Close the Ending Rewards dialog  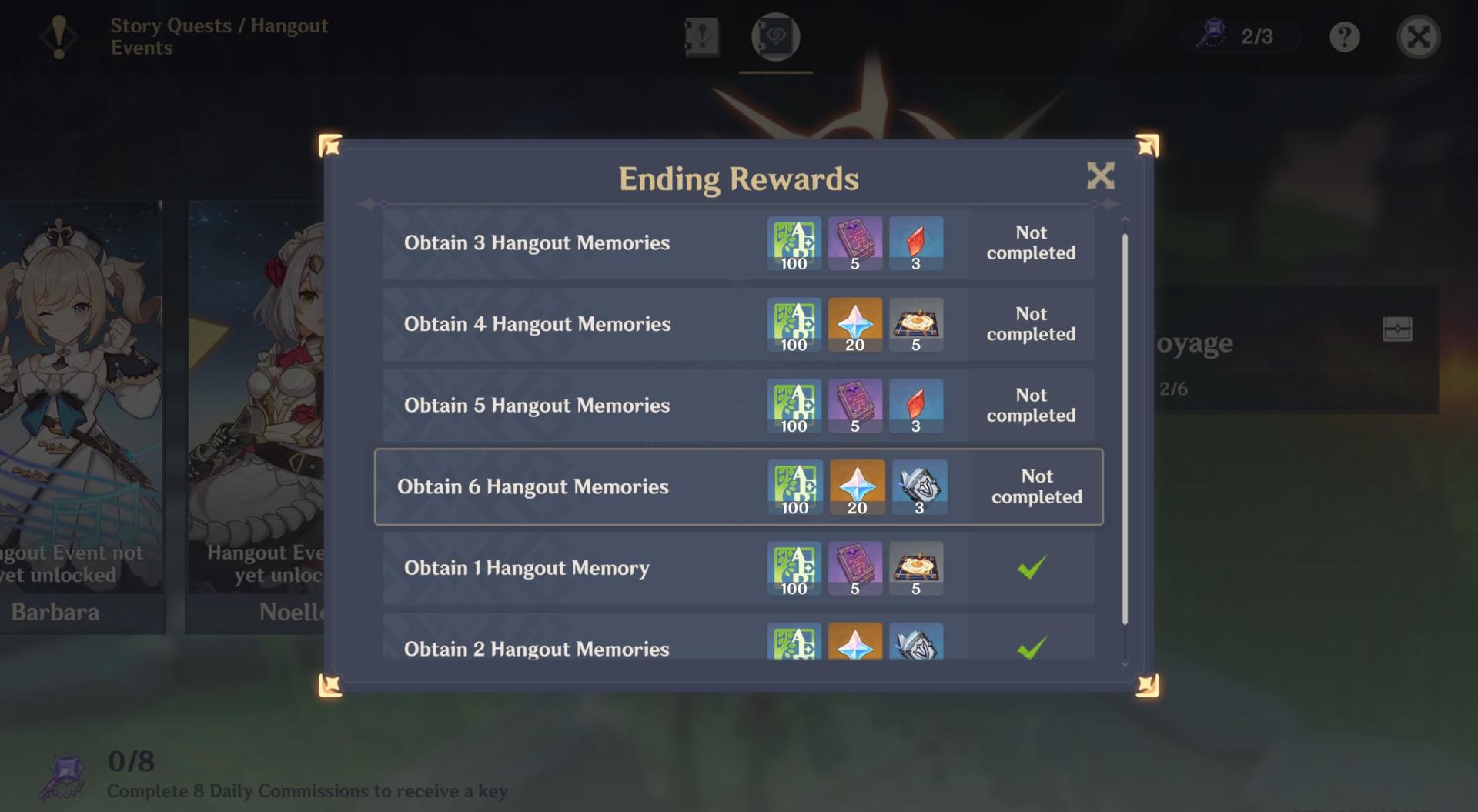pos(1102,176)
